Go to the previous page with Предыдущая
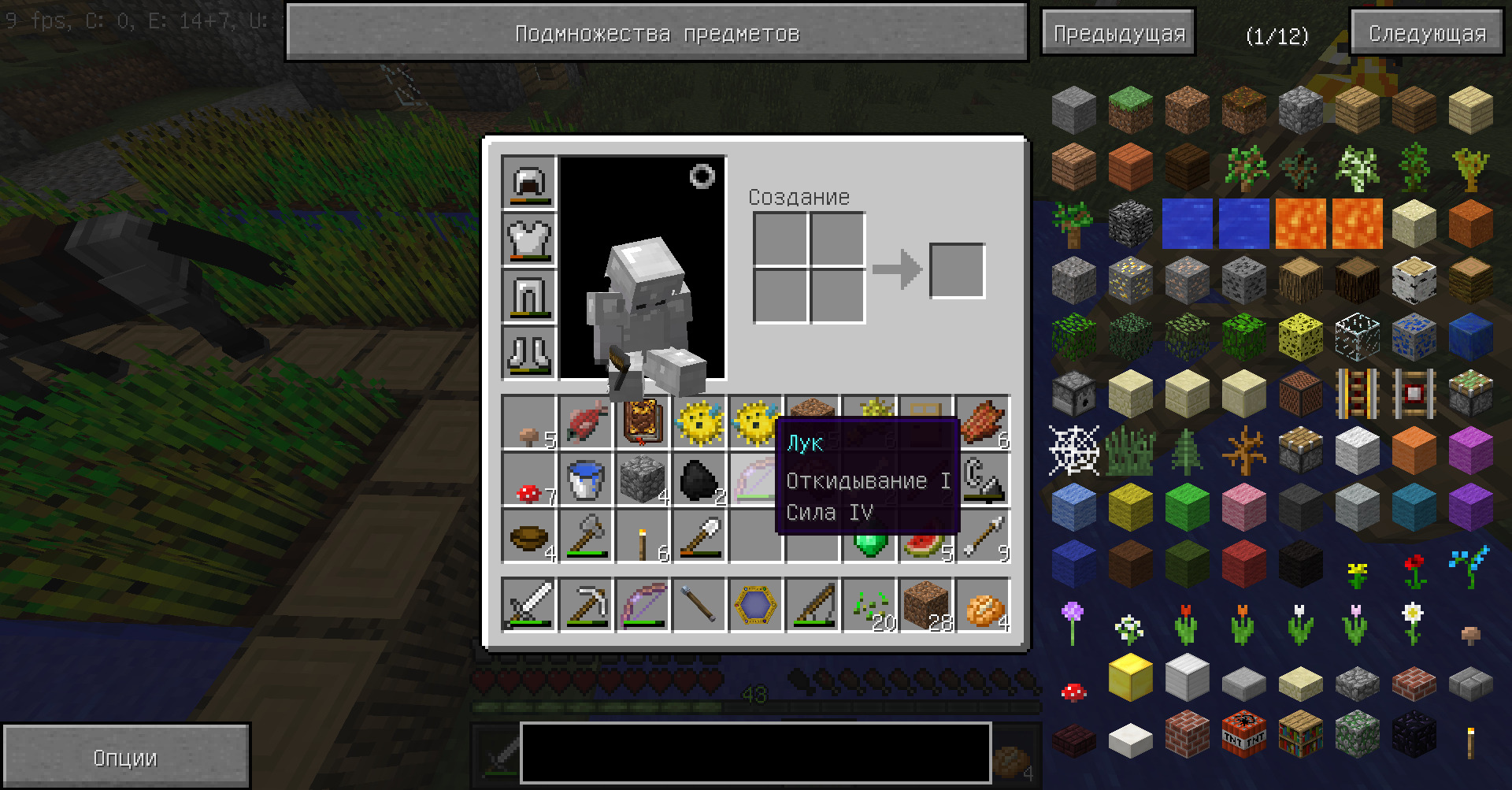Viewport: 1512px width, 790px height. point(1118,33)
